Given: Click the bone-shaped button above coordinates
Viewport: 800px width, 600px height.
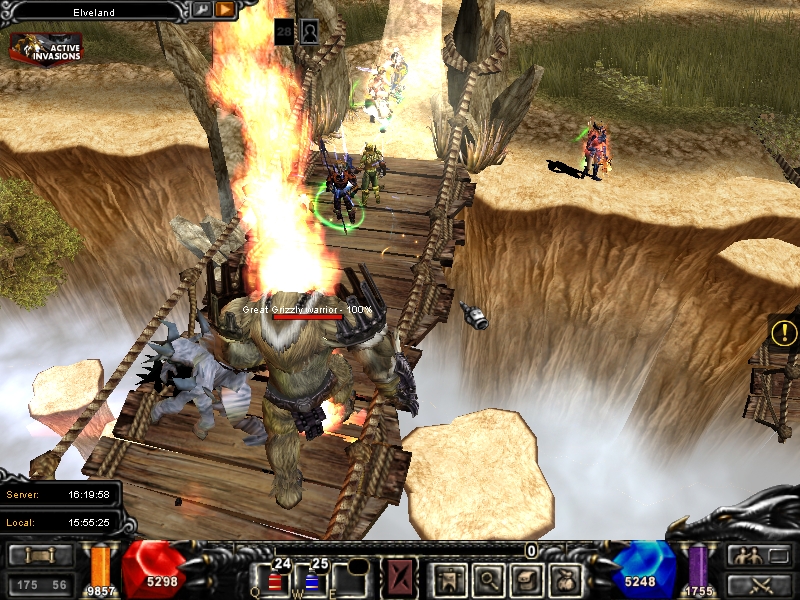Looking at the screenshot, I should click(x=40, y=556).
